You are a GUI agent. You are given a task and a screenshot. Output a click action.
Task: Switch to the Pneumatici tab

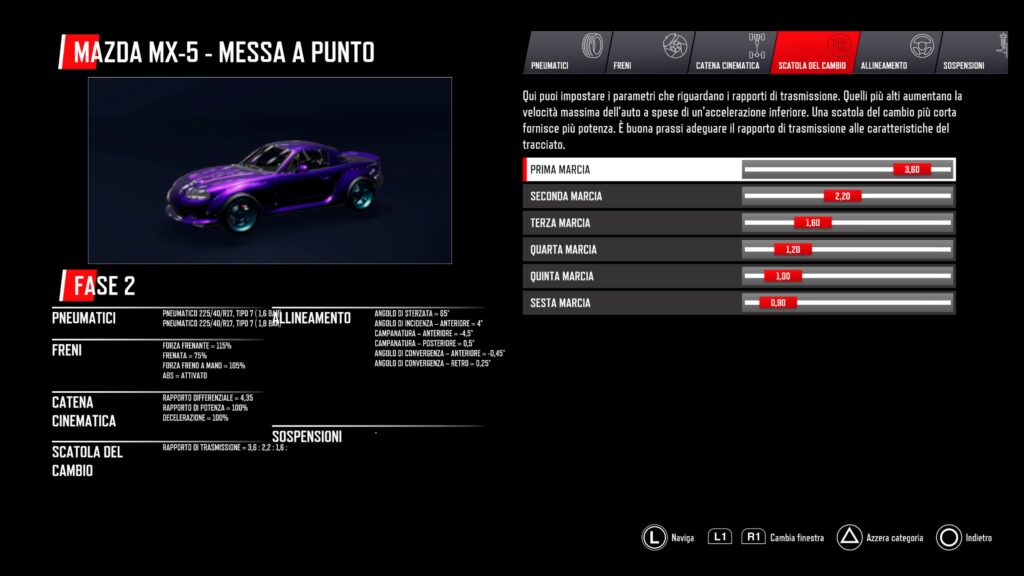coord(563,53)
